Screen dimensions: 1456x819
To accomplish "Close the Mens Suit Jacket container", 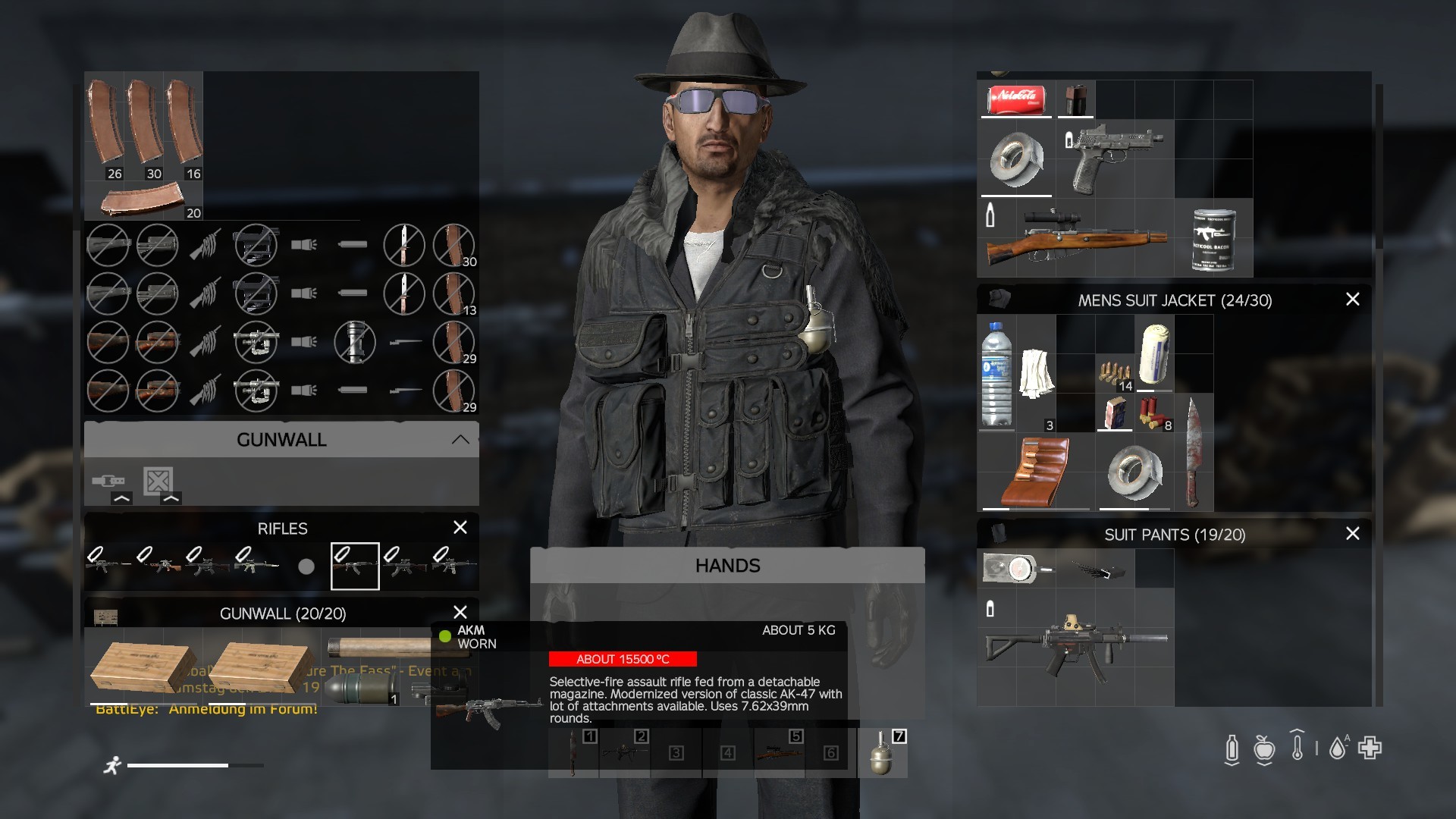I will point(1352,300).
